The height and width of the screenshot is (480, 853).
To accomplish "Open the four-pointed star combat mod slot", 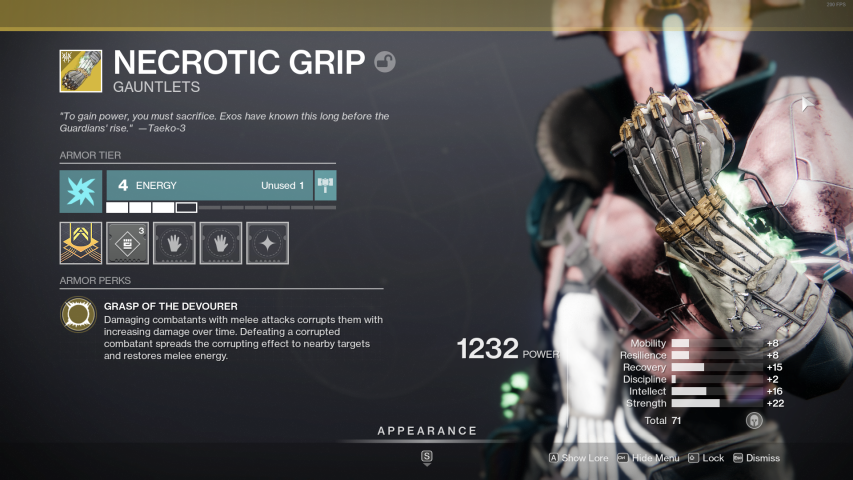I will tap(267, 243).
